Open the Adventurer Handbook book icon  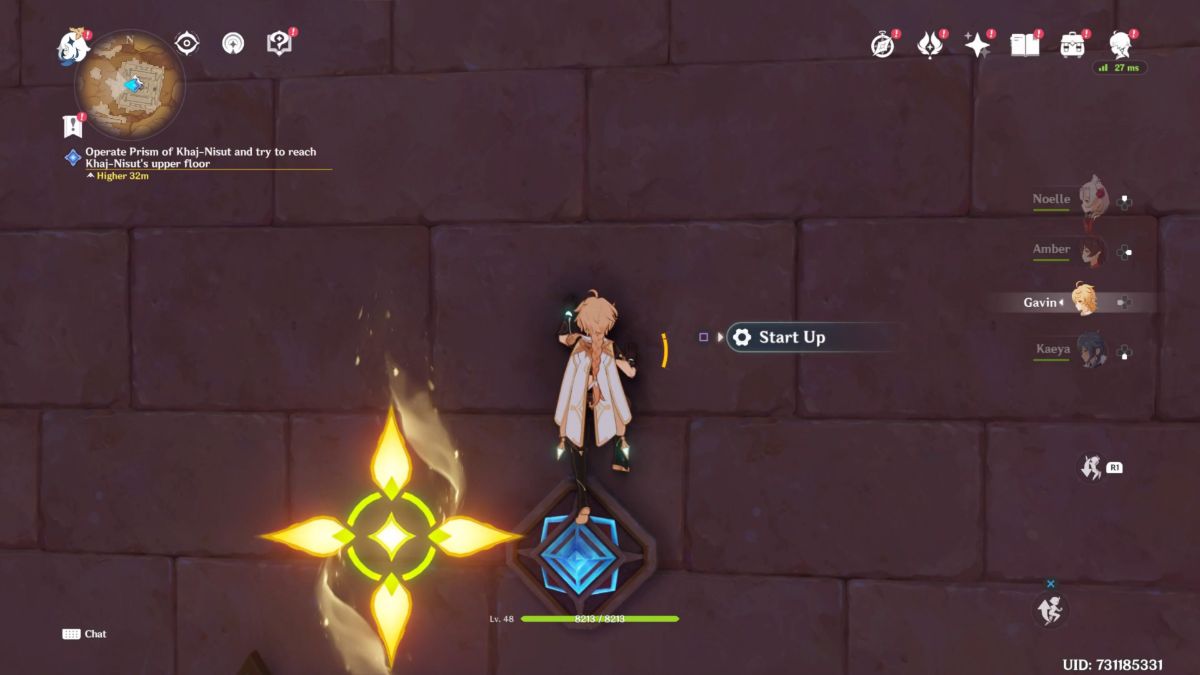coord(1024,45)
